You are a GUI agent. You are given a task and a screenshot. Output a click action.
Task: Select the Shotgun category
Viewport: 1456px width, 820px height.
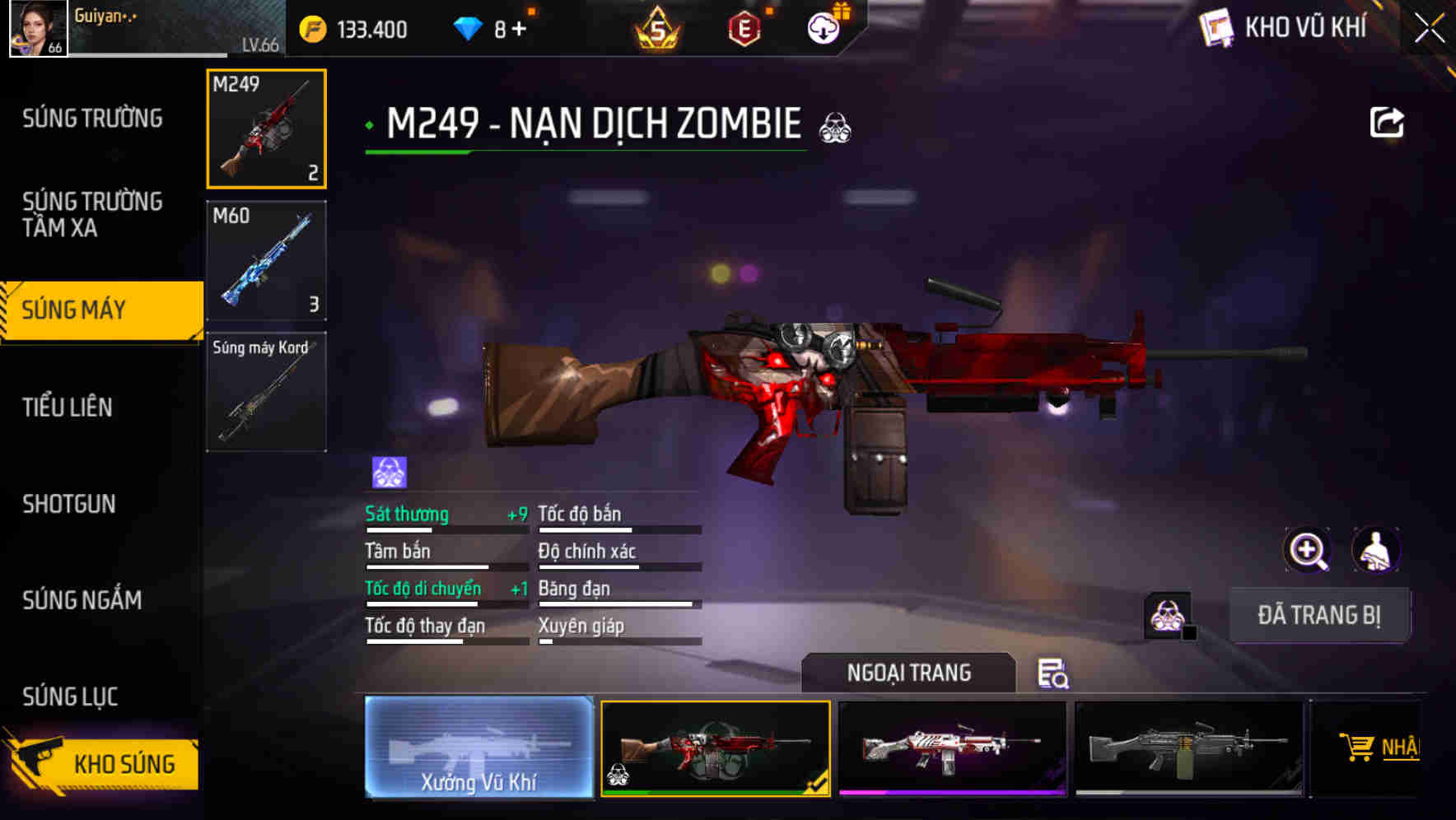click(69, 504)
